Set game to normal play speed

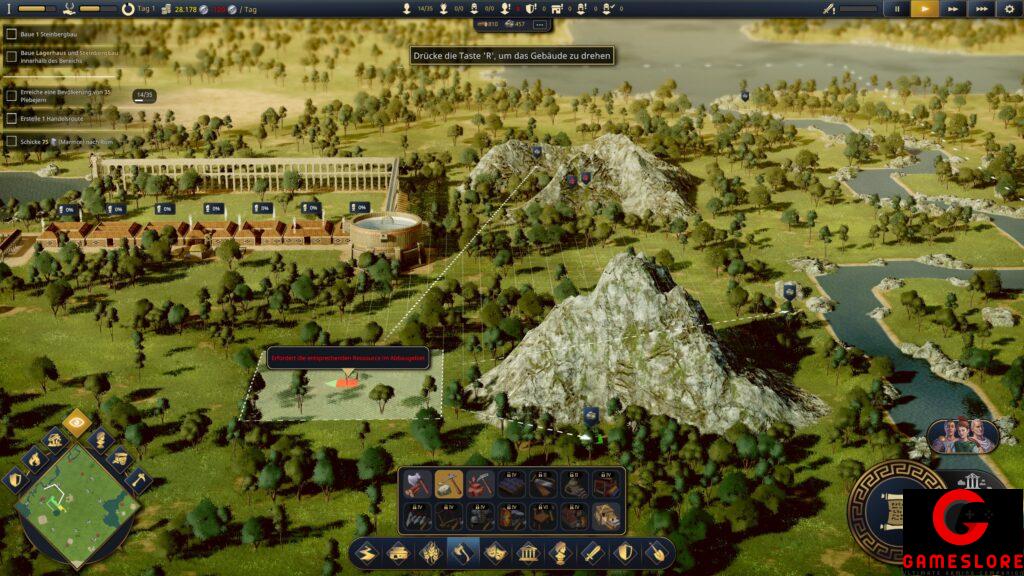pyautogui.click(x=924, y=9)
